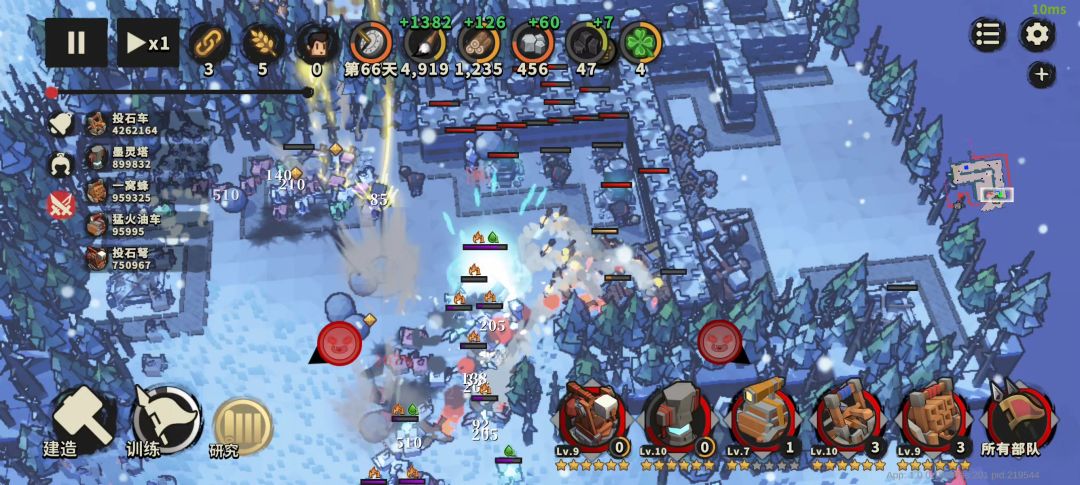The height and width of the screenshot is (485, 1080).
Task: Tap the crossed swords battle icon
Action: [x=61, y=205]
